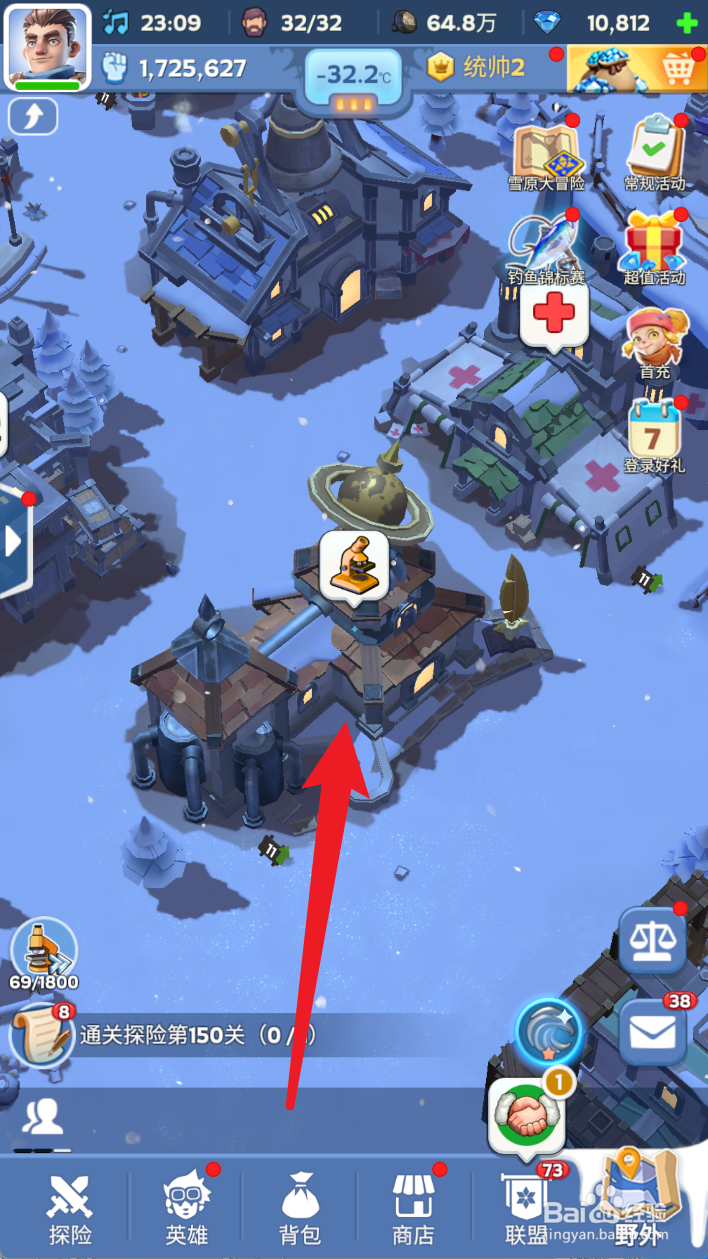Tap the green plus to add diamonds
Viewport: 708px width, 1259px height.
(x=687, y=23)
